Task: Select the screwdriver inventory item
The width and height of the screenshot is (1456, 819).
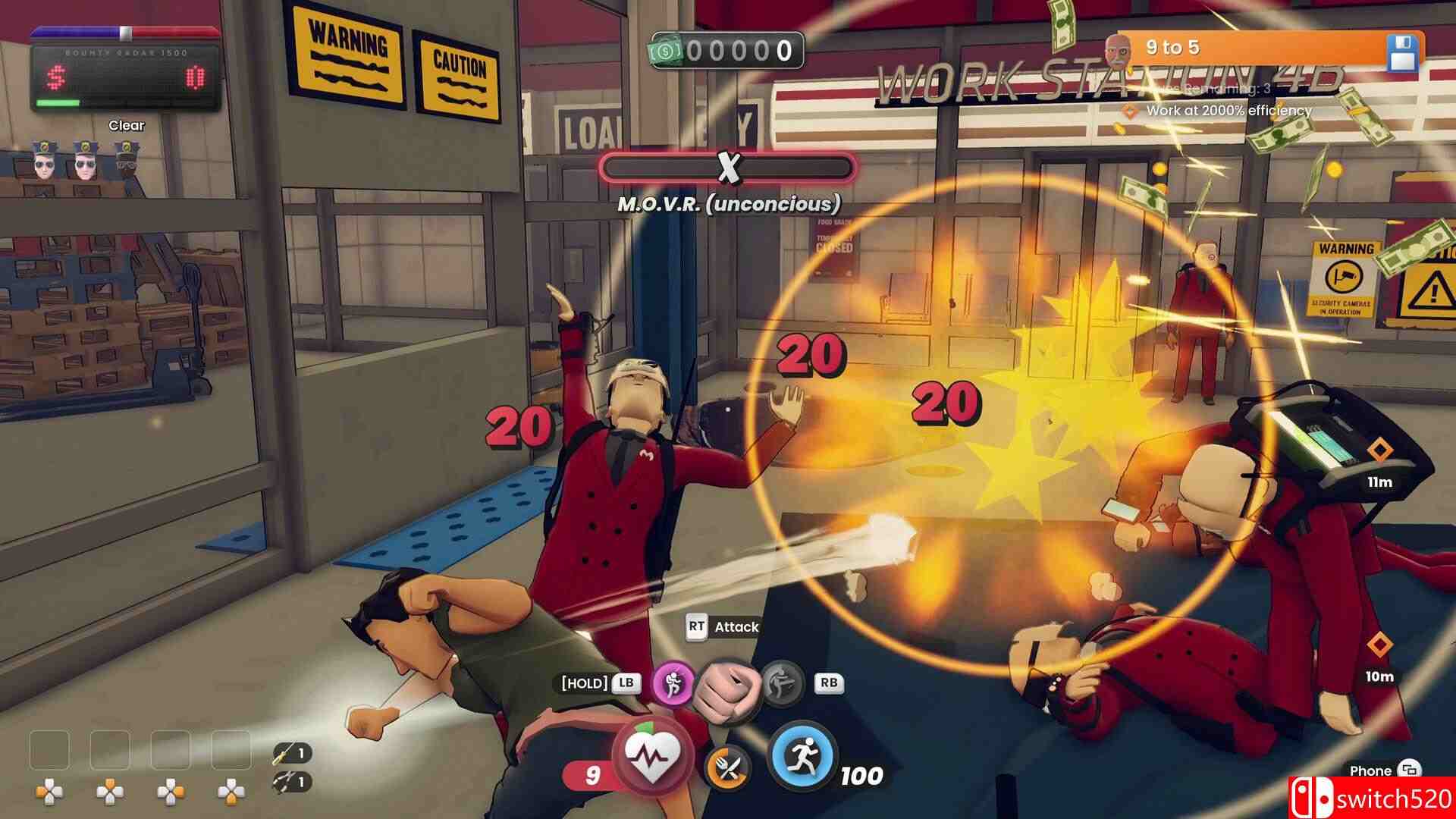Action: (x=282, y=753)
